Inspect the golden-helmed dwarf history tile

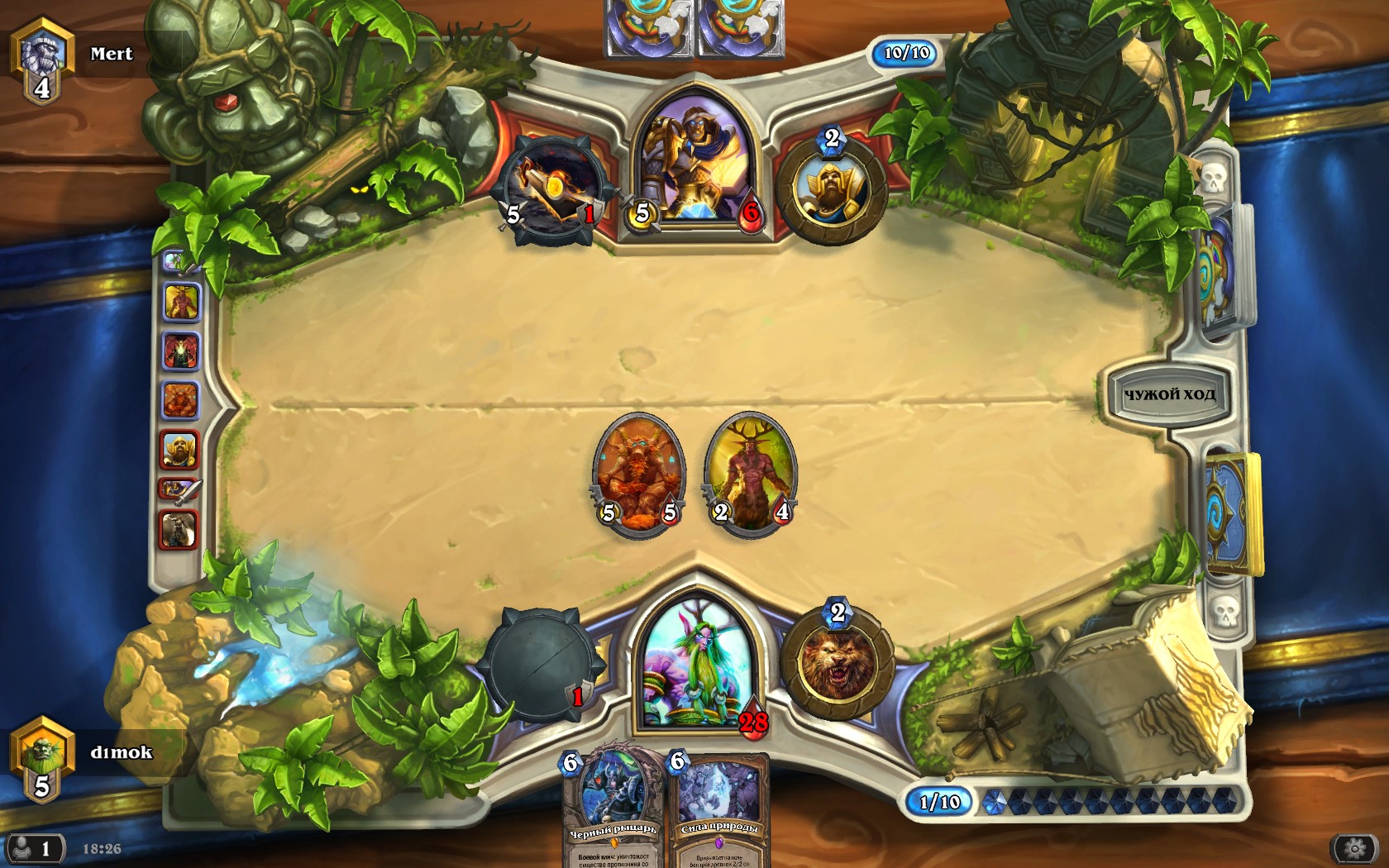(x=179, y=451)
